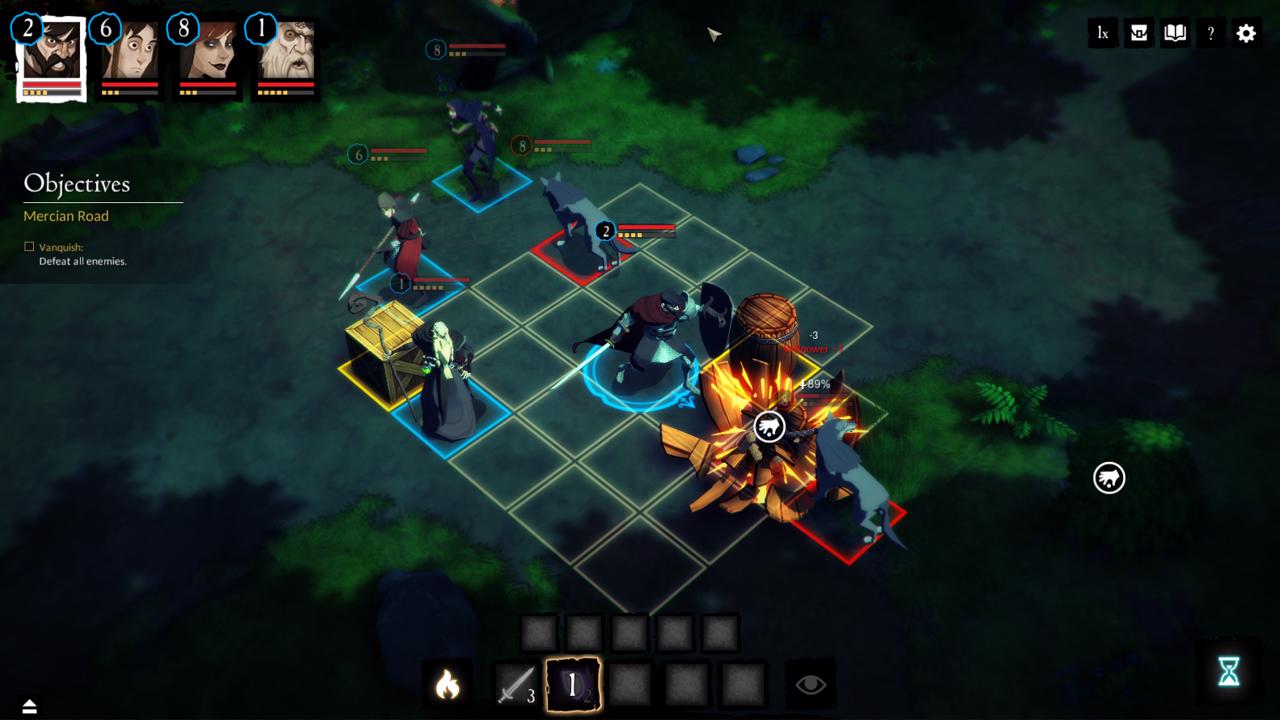Toggle the 1x game speed button
1280x720 pixels.
[1103, 33]
